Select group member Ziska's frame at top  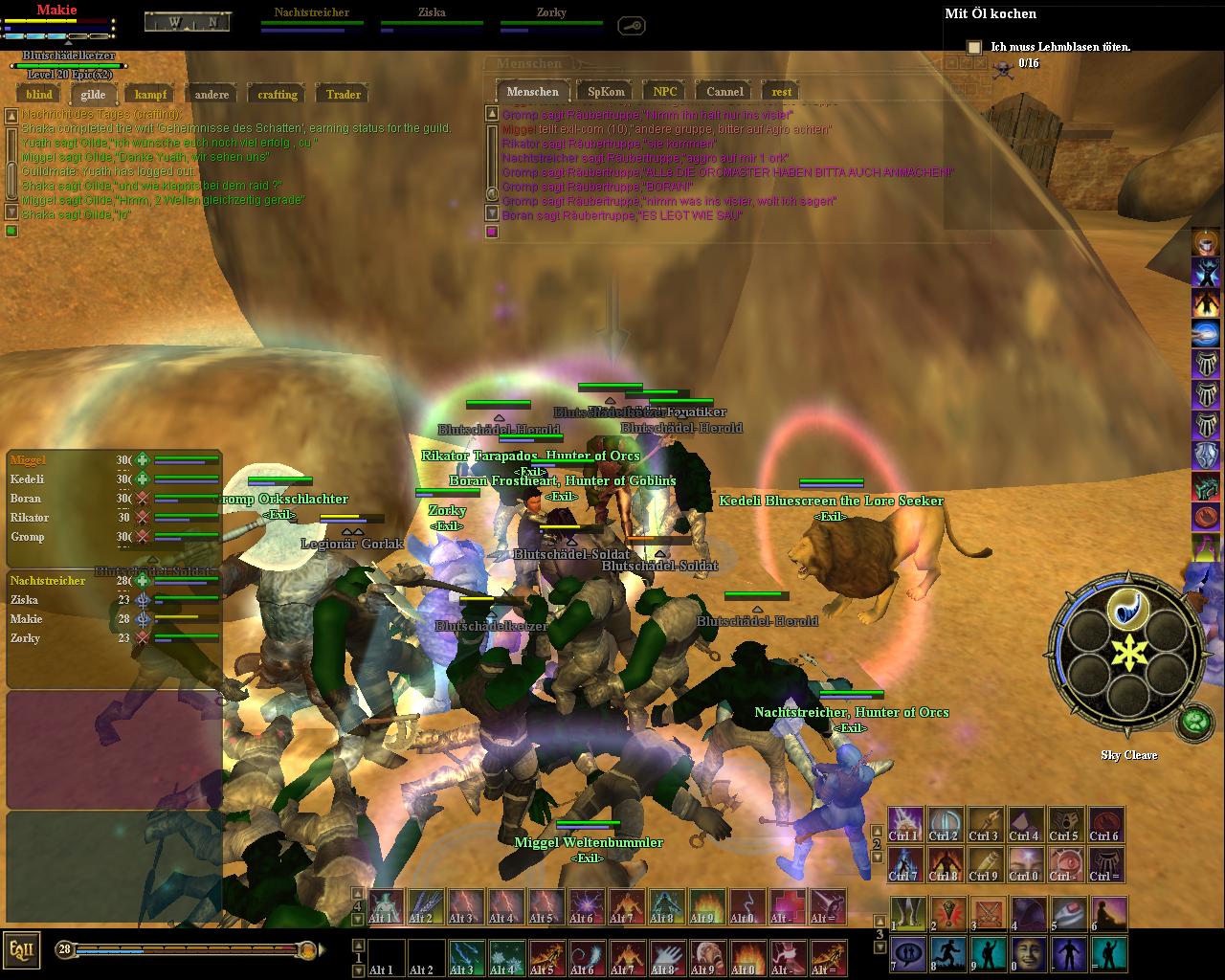point(432,13)
